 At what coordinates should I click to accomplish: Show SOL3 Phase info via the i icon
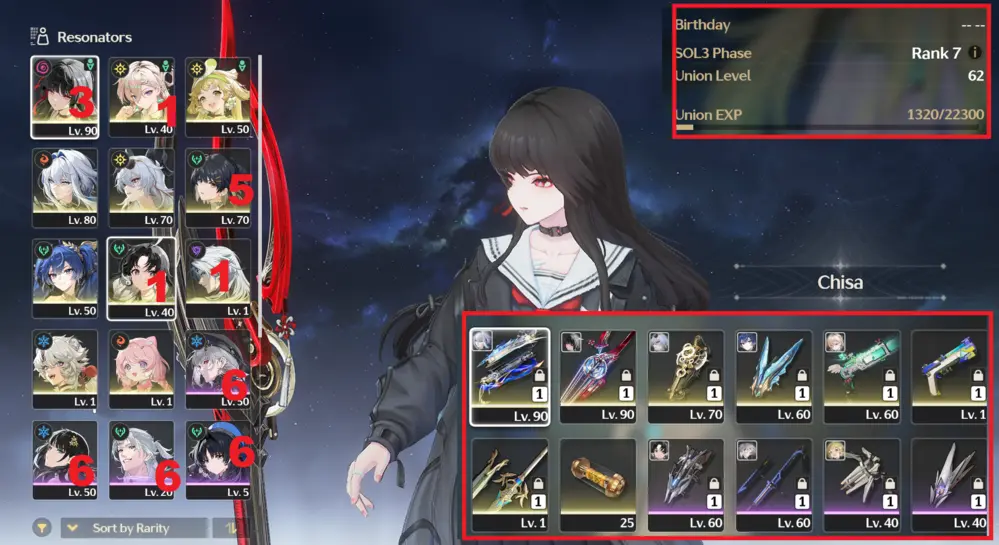975,53
